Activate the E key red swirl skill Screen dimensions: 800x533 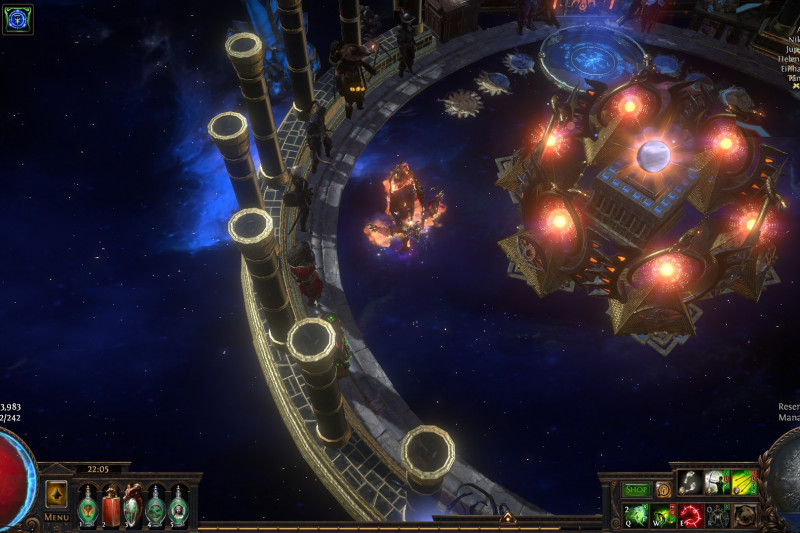tap(690, 514)
